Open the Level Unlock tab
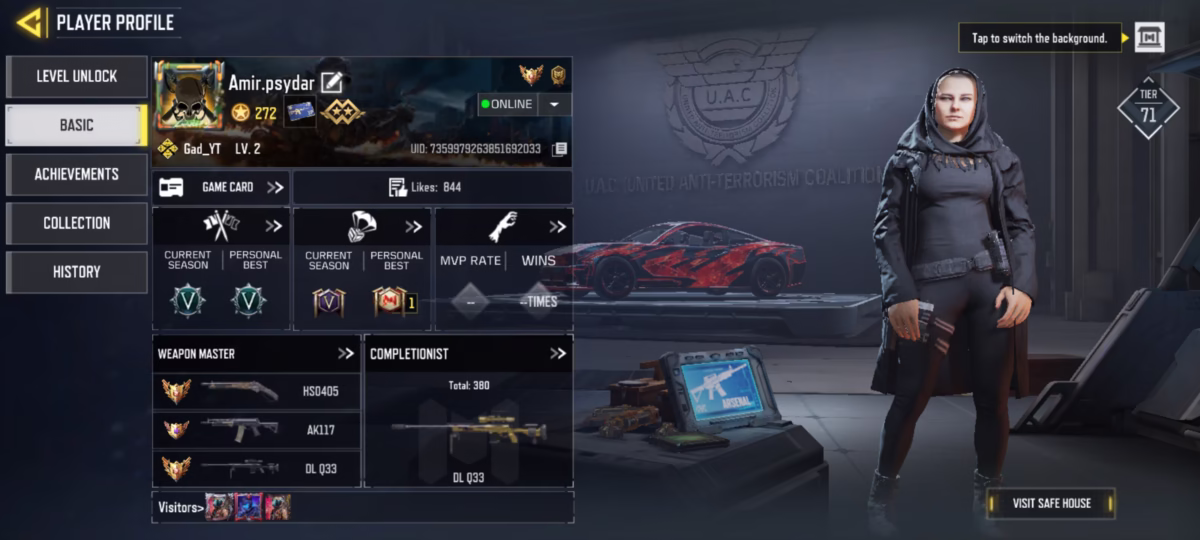1200x540 pixels. 77,76
